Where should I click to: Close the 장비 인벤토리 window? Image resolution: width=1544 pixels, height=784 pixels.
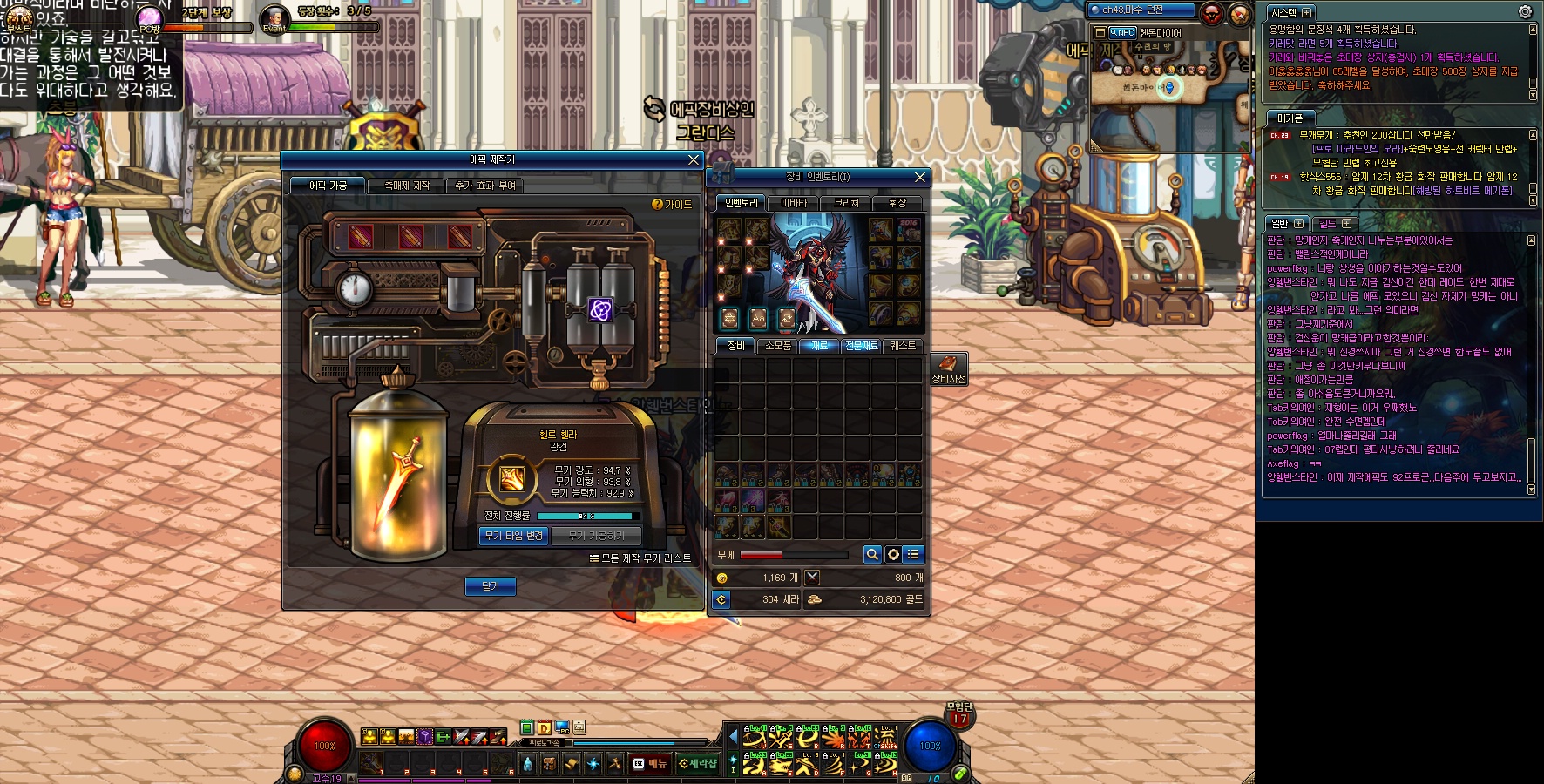click(920, 178)
